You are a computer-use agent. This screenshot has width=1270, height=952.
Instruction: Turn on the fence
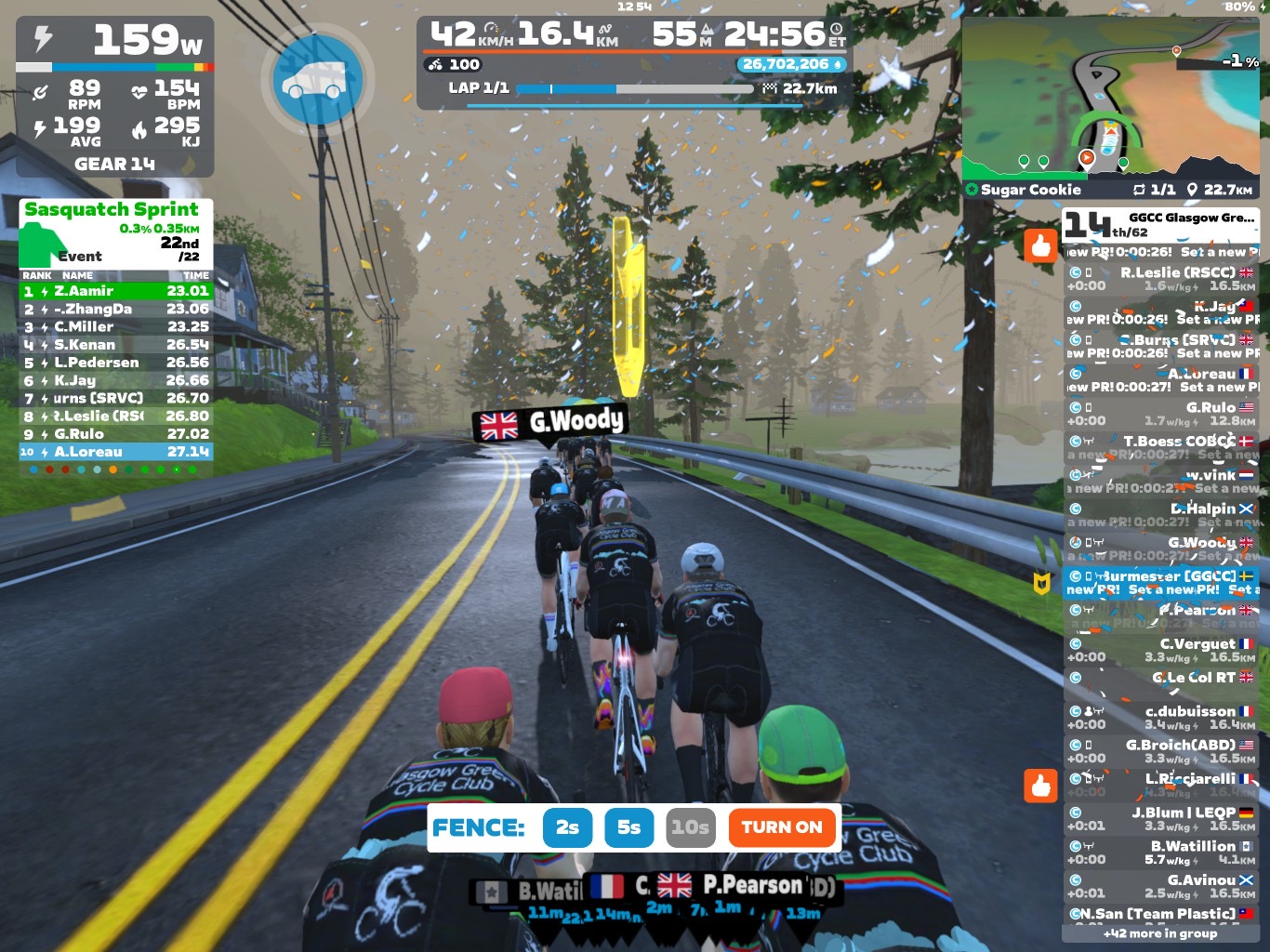pyautogui.click(x=781, y=827)
